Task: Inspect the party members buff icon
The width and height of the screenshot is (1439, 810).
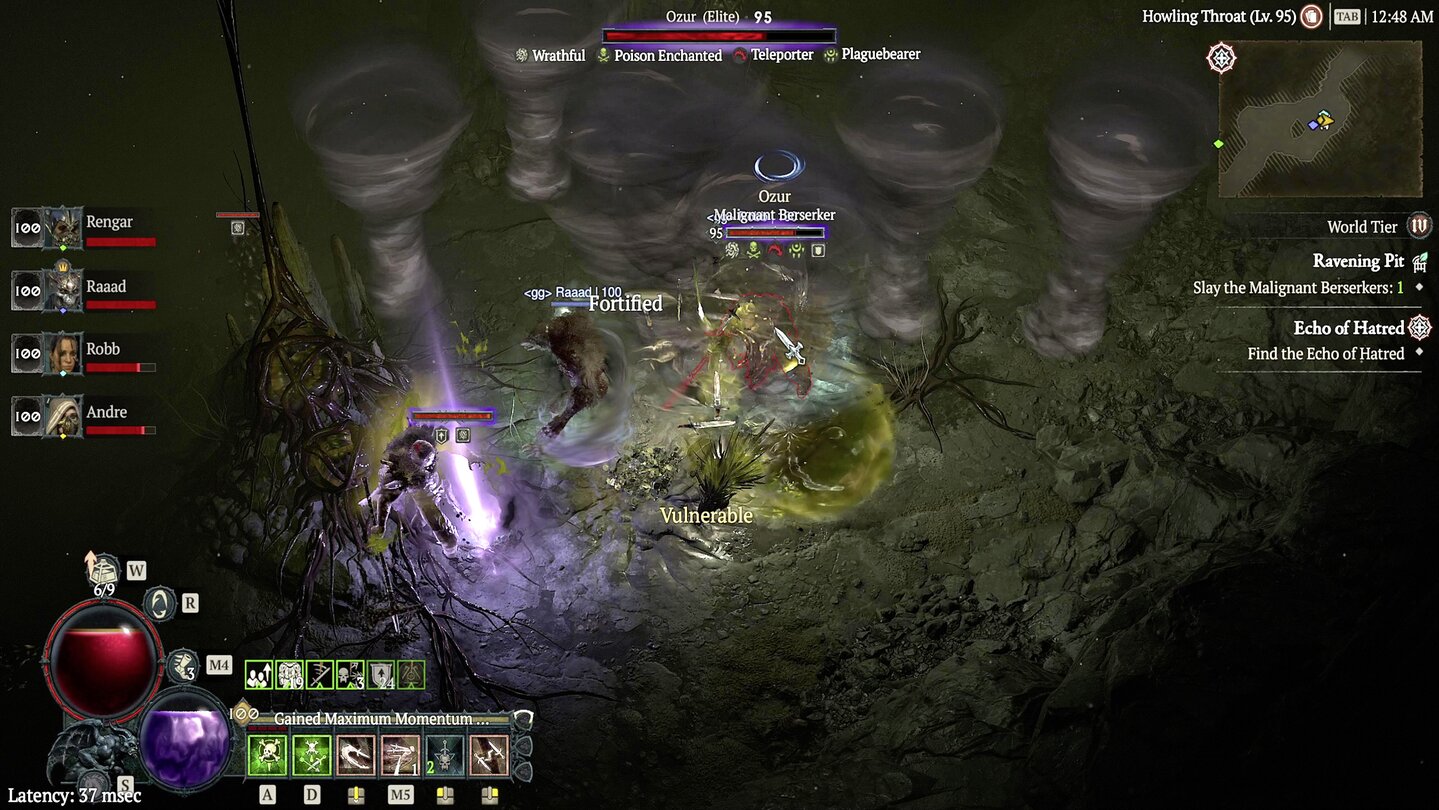Action: 258,675
